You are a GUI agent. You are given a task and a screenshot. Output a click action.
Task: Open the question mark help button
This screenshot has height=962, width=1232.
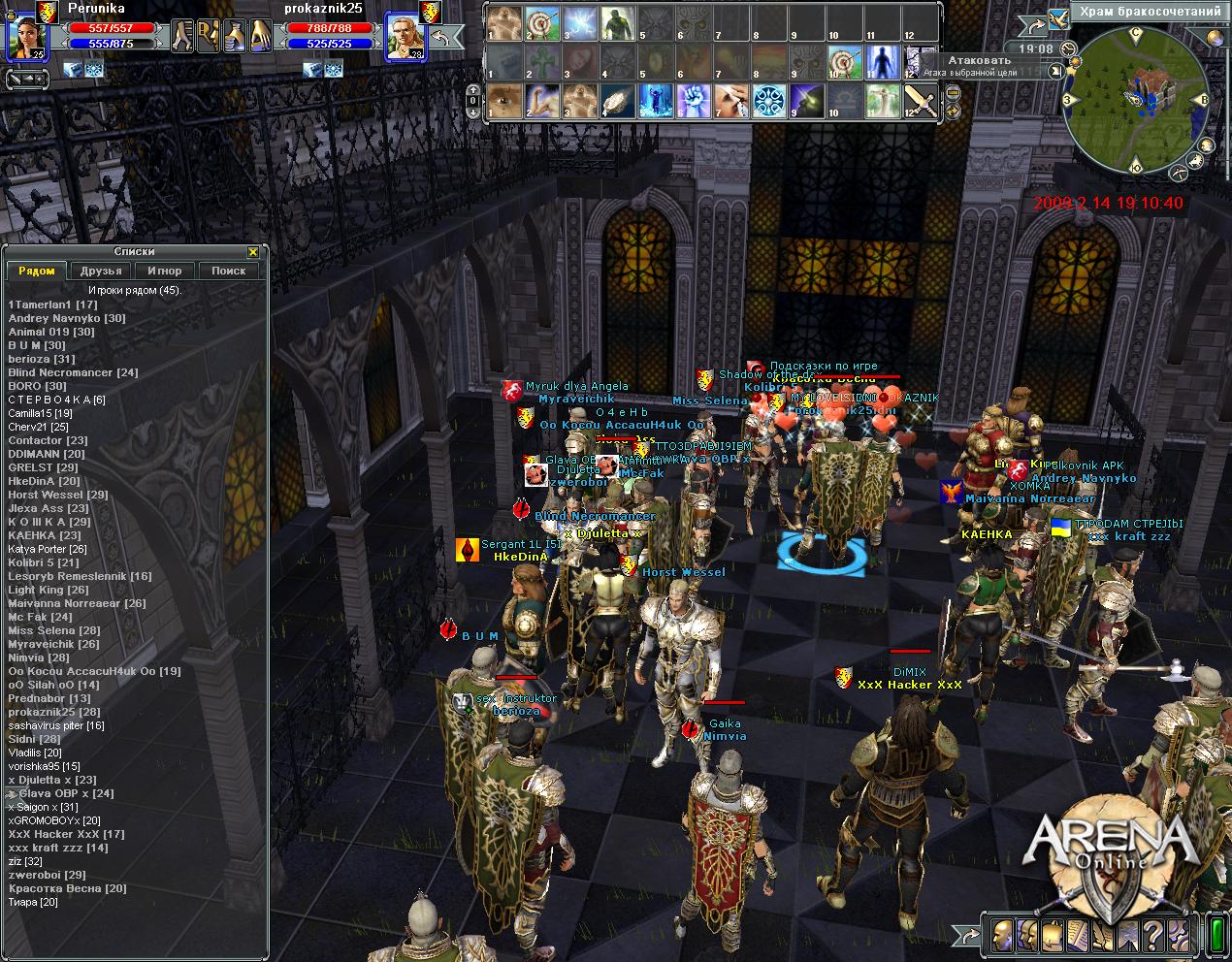[x=1153, y=937]
